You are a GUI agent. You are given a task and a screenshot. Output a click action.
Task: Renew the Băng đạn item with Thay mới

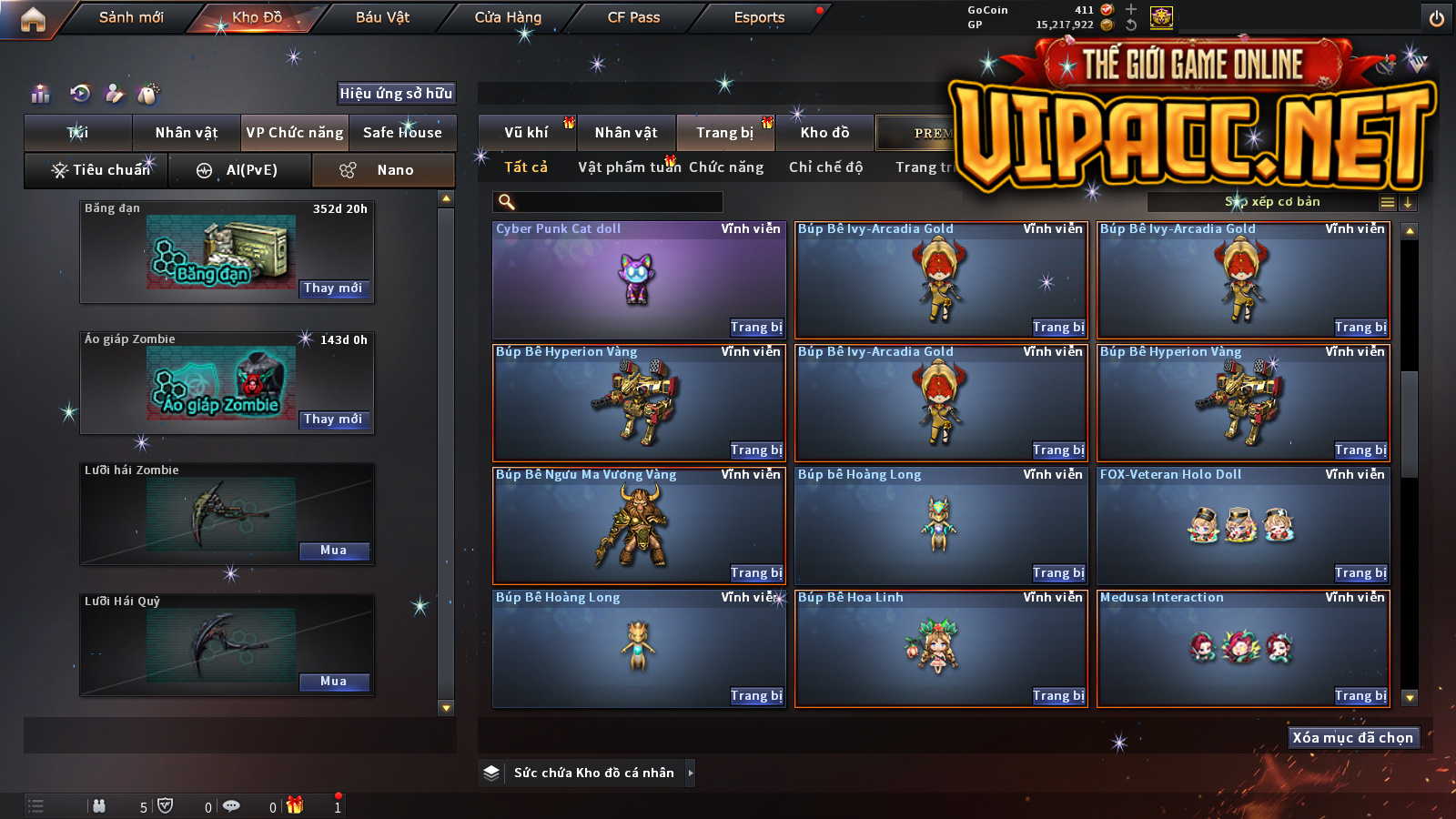333,288
